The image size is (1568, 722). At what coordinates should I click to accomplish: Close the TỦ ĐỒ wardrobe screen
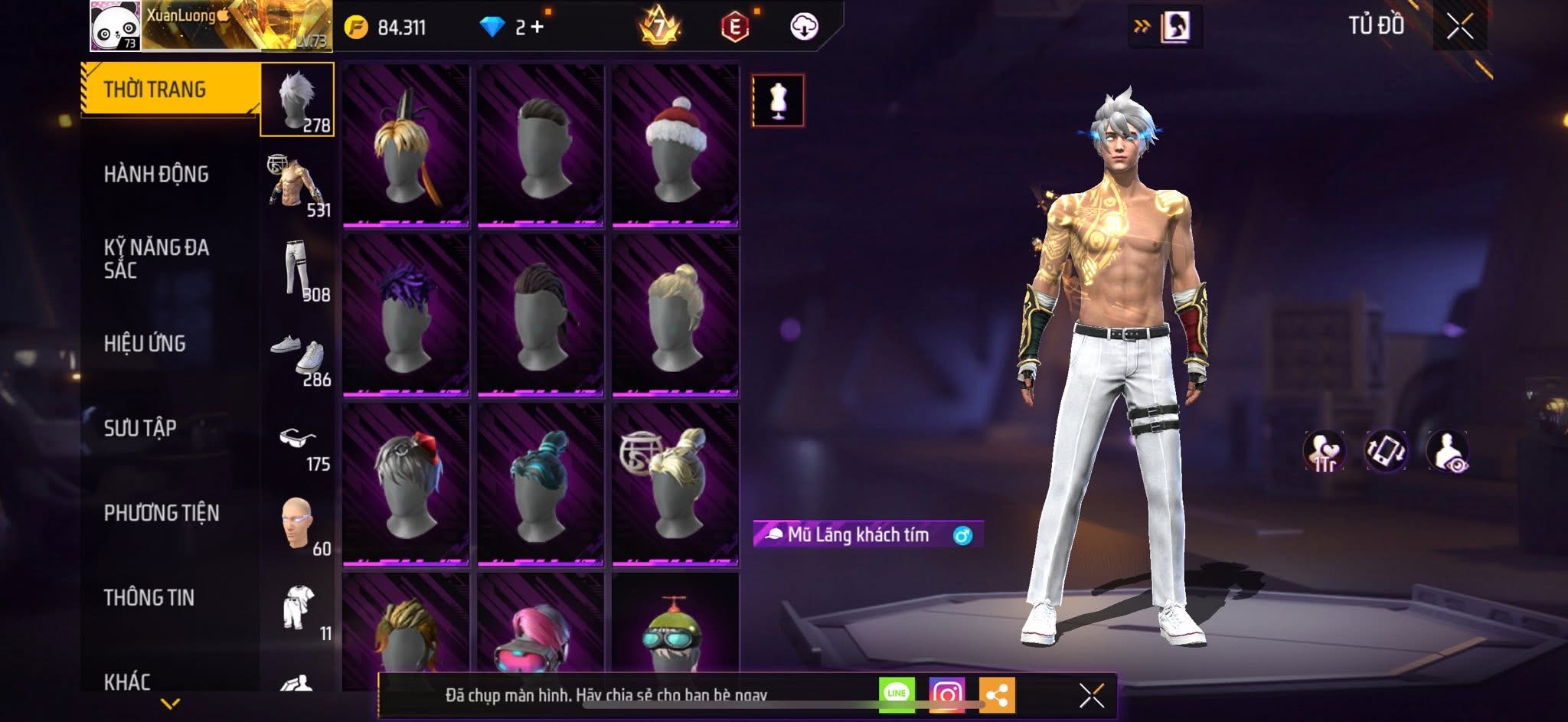pos(1459,27)
